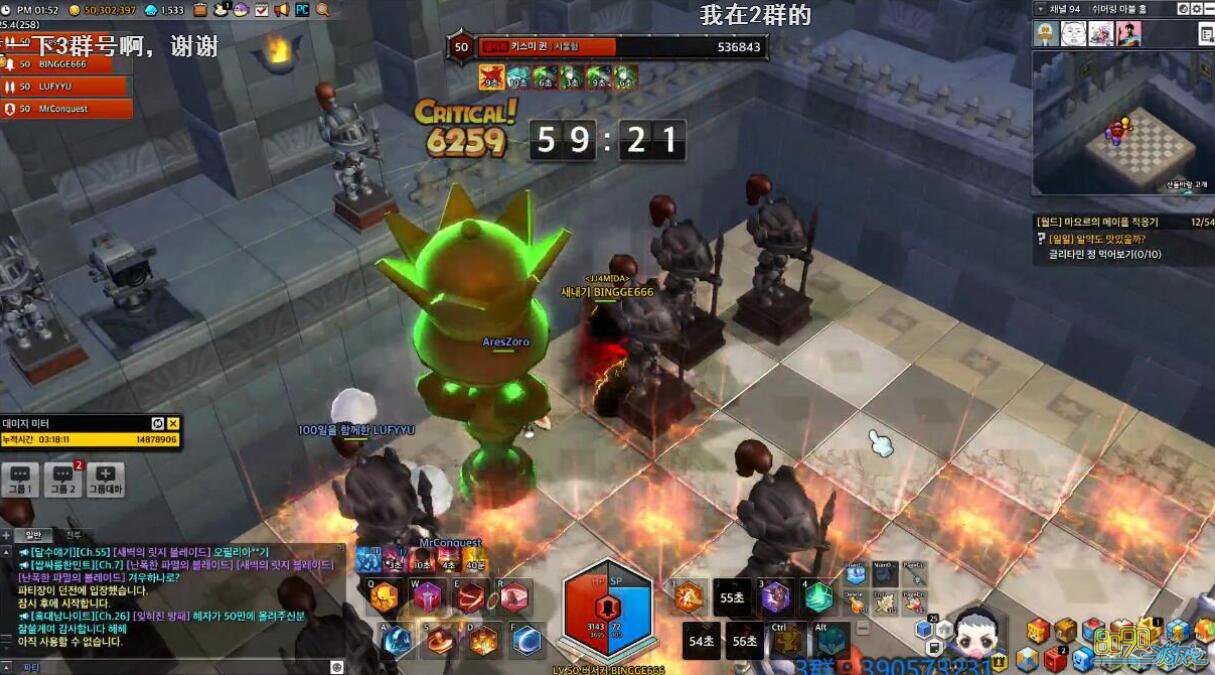Trigger the E red slash skill
This screenshot has width=1215, height=675.
pos(471,598)
